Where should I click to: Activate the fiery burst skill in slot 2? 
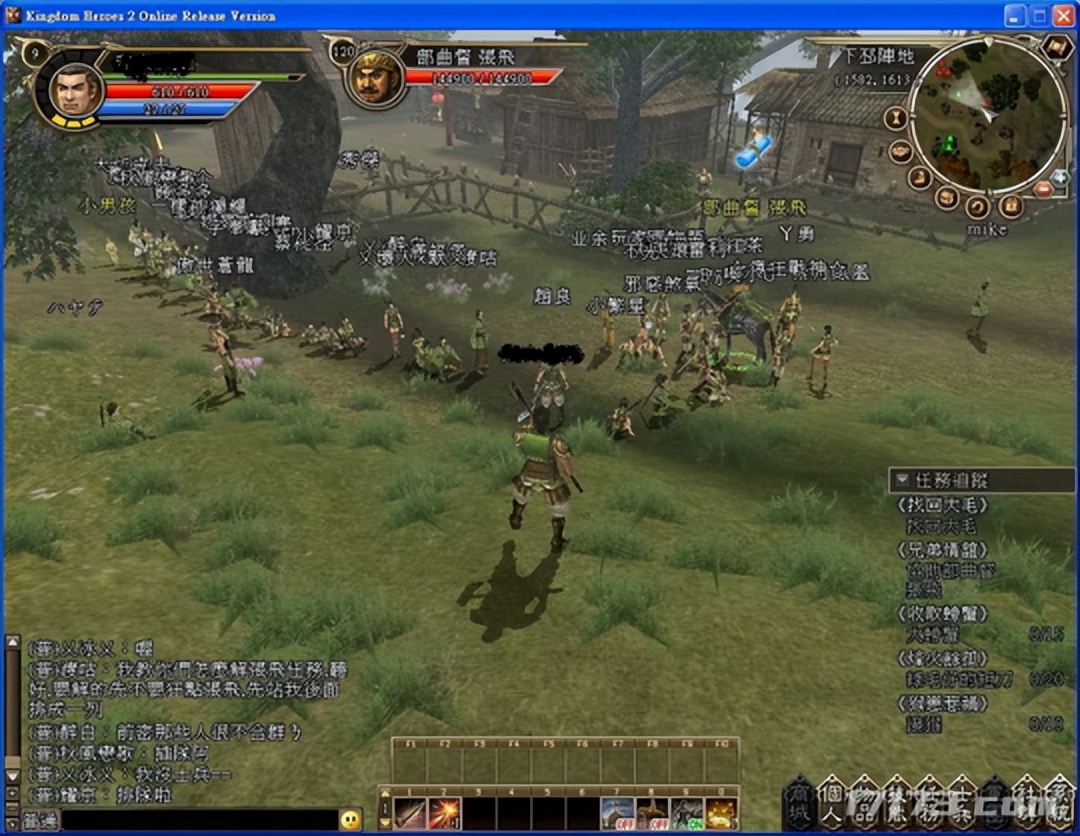coord(444,813)
